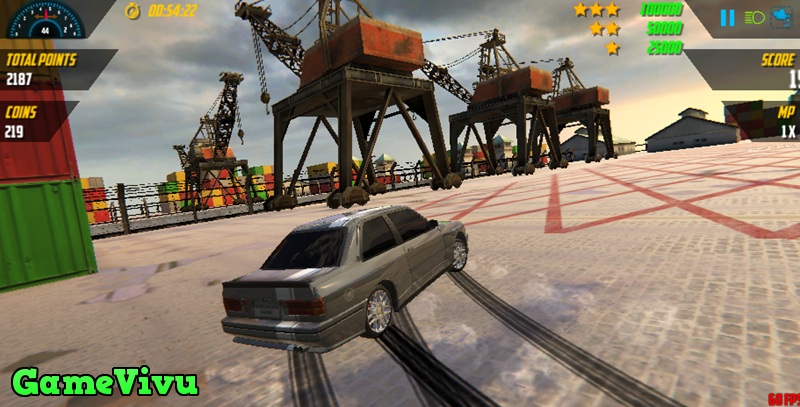Screen dimensions: 800x407
Task: Click the blue cloud weather icon
Action: (784, 17)
